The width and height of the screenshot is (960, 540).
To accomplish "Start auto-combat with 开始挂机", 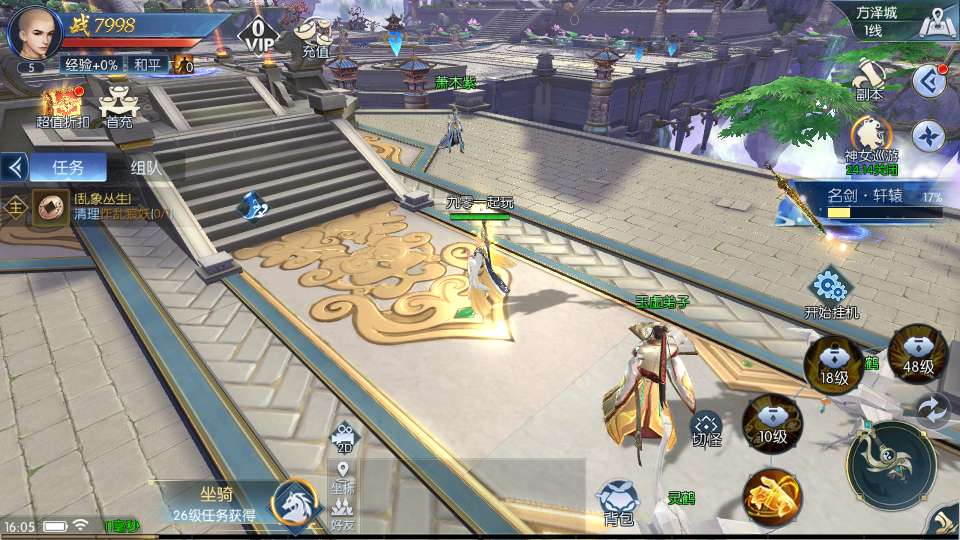I will [830, 293].
